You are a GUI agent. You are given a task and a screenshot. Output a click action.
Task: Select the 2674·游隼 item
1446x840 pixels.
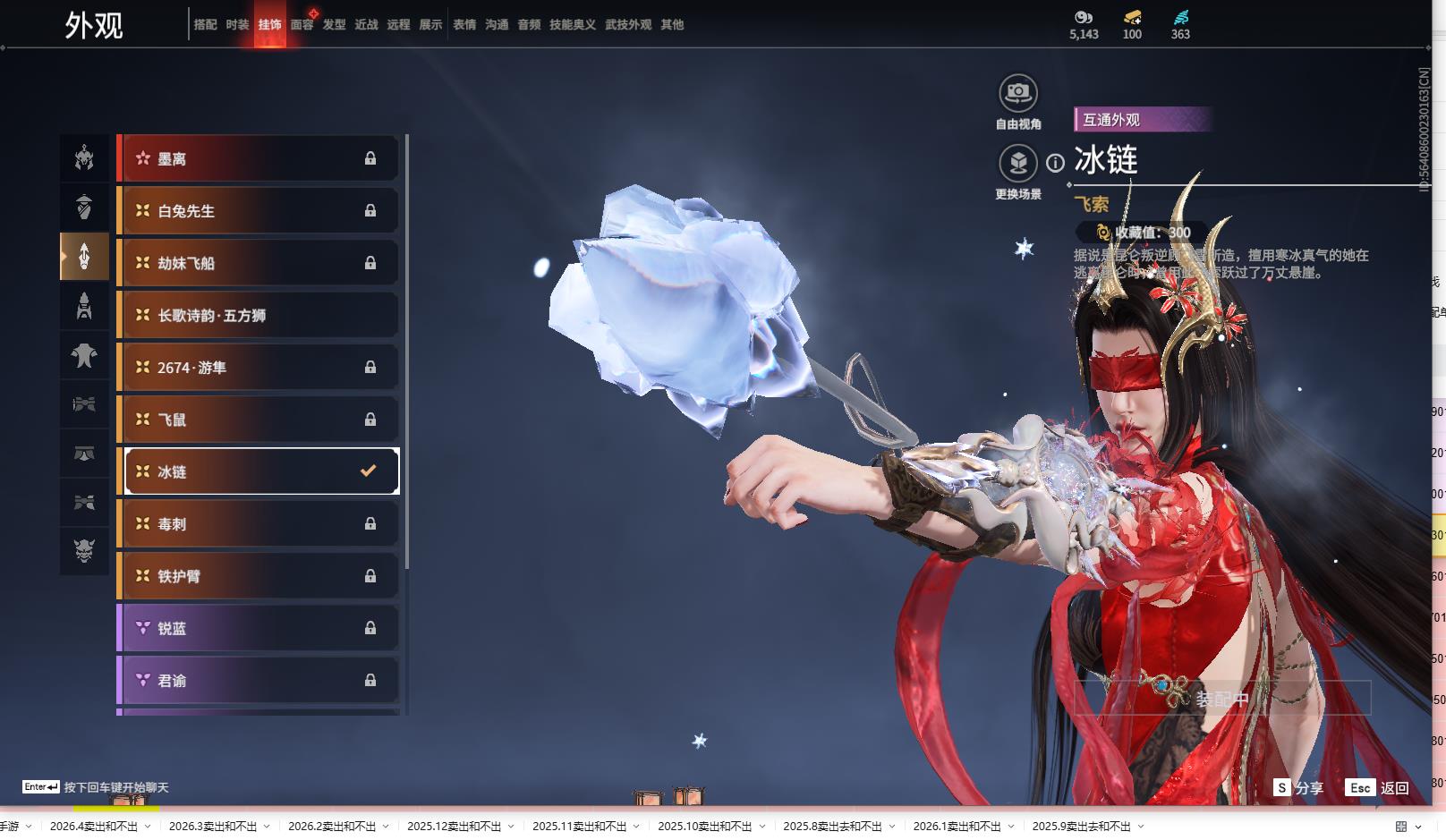click(x=258, y=368)
